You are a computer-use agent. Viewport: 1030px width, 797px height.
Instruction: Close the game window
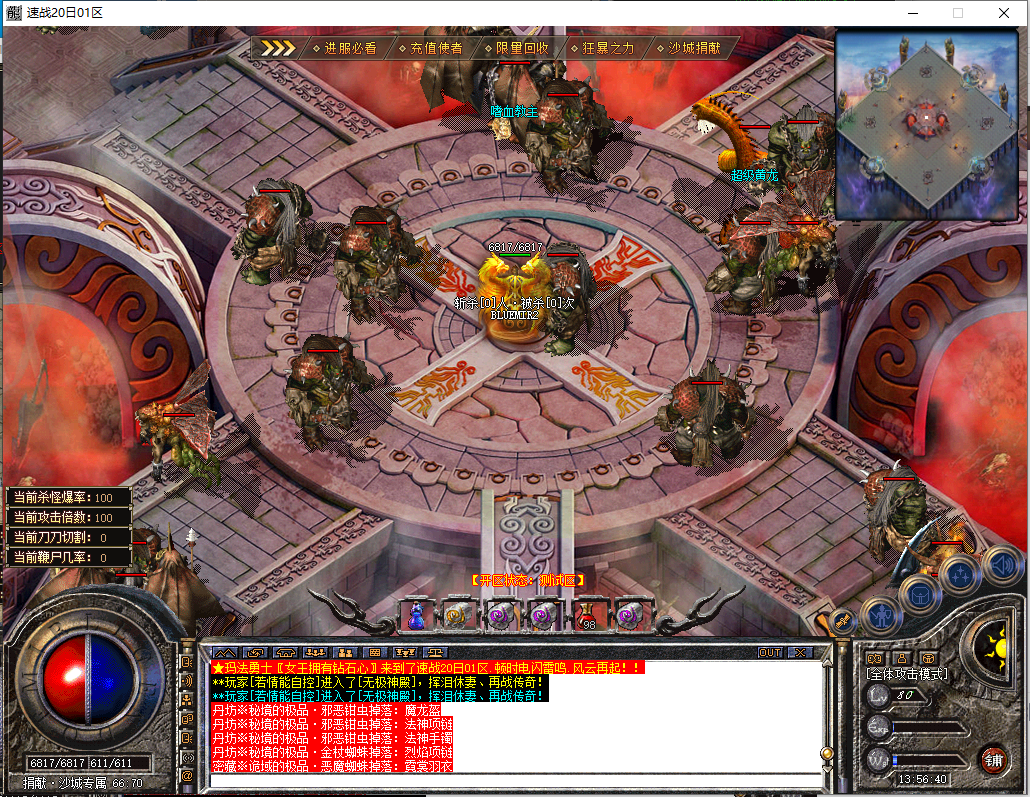coord(1003,13)
